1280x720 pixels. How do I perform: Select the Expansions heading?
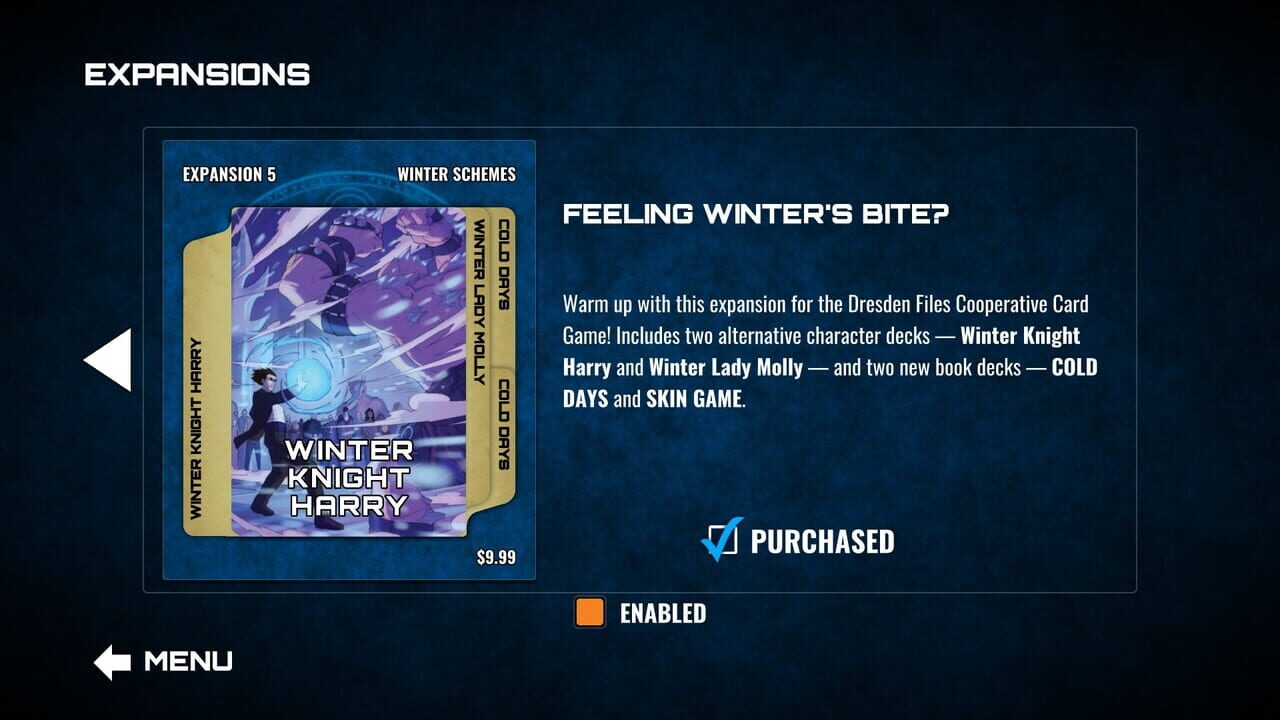click(196, 72)
